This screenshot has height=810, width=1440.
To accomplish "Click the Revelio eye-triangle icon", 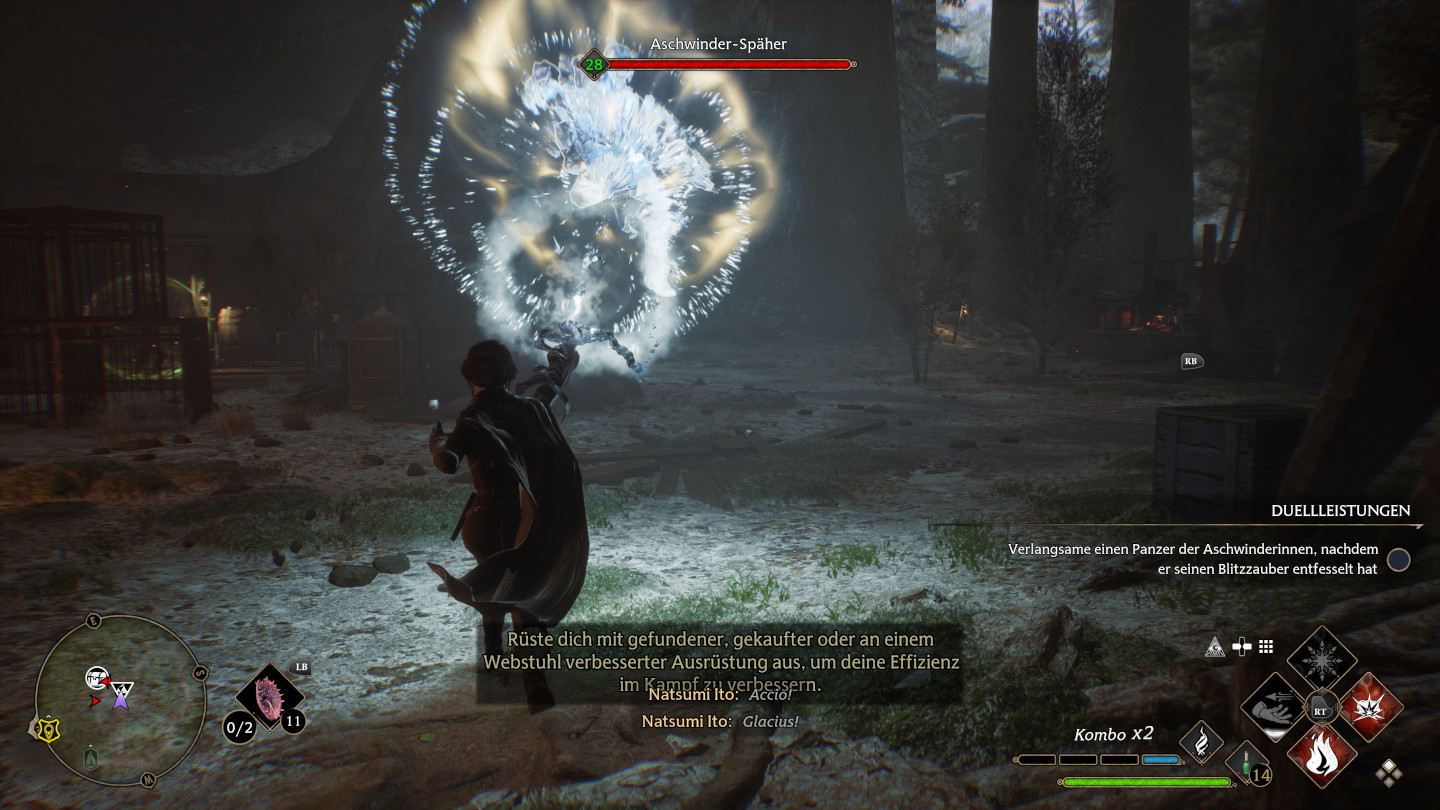I will point(1216,647).
